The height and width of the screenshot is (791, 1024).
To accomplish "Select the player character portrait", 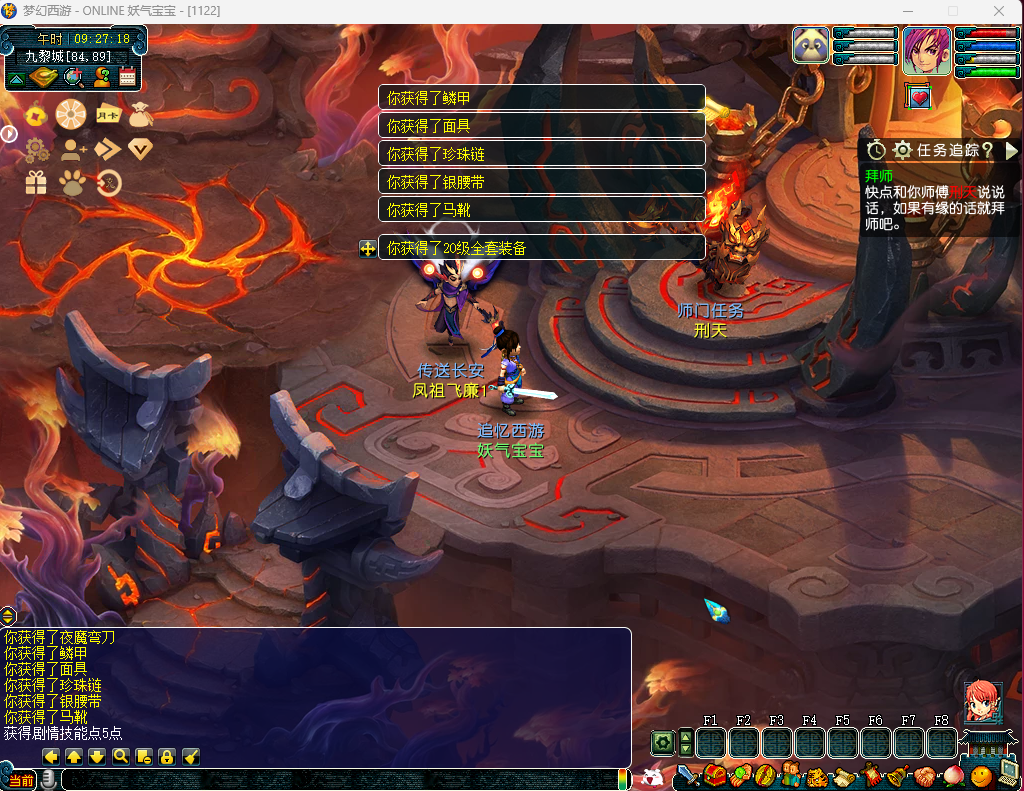I will click(x=926, y=50).
